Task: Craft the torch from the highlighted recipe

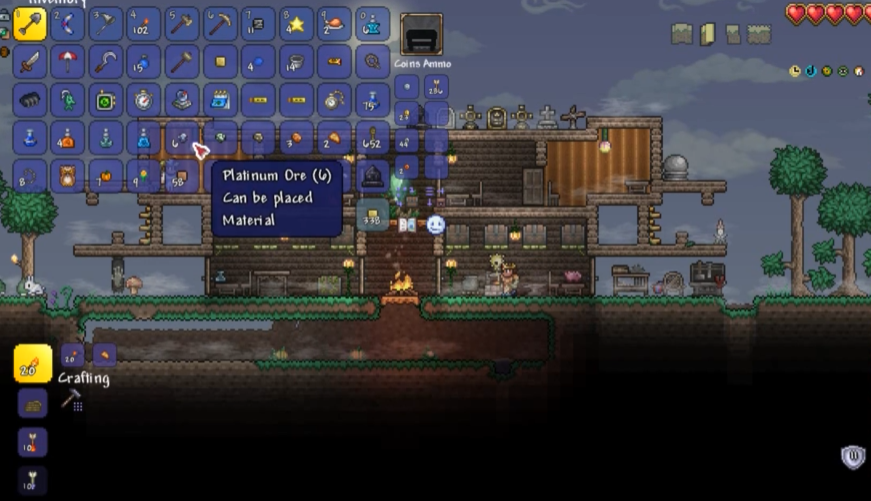Action: pos(32,363)
